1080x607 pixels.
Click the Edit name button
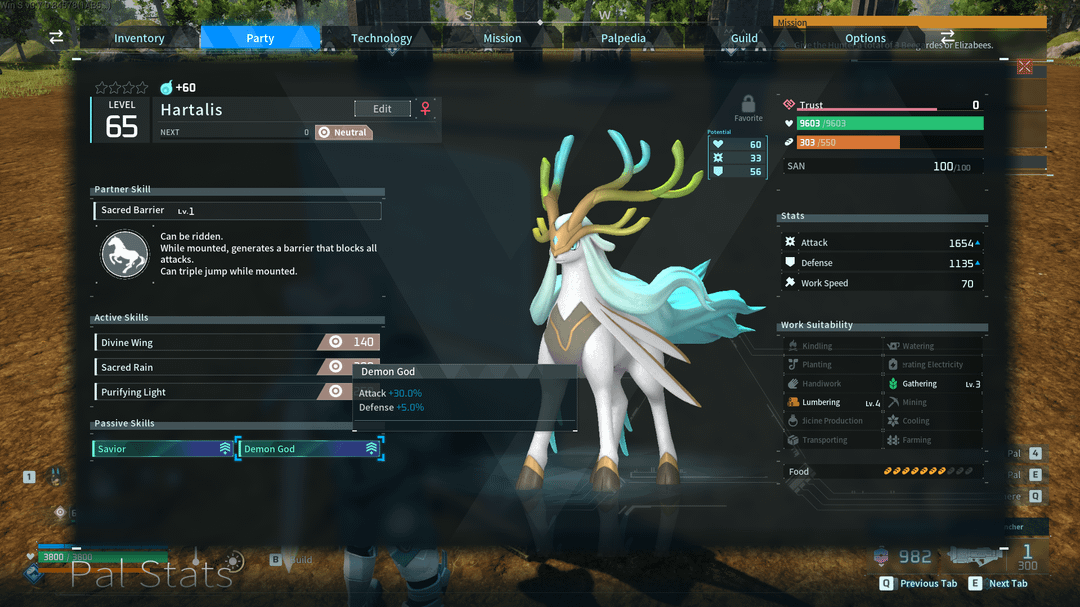coord(382,109)
